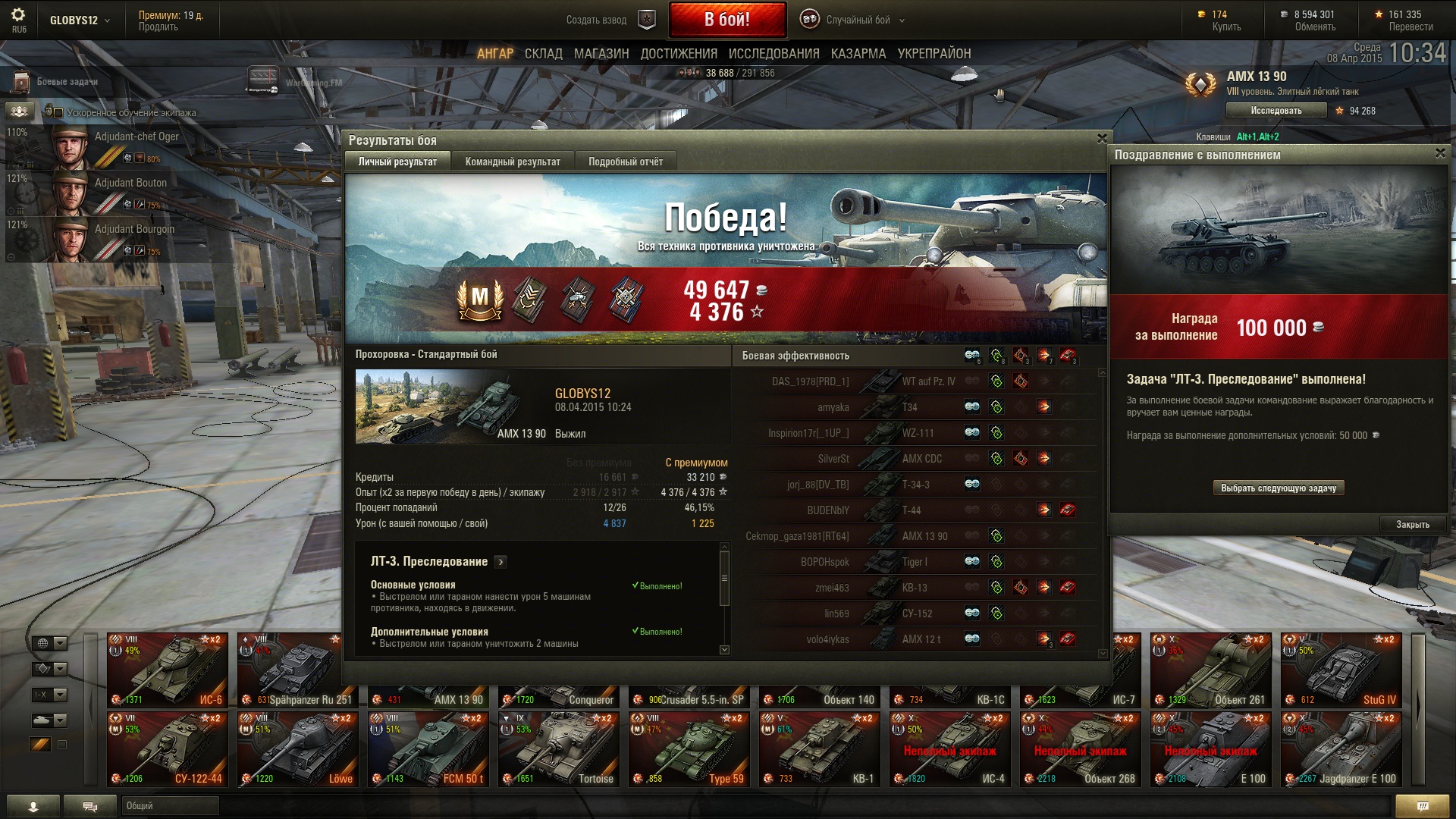The height and width of the screenshot is (819, 1456).
Task: Switch to the Подробный отчёт tab
Action: [x=625, y=162]
